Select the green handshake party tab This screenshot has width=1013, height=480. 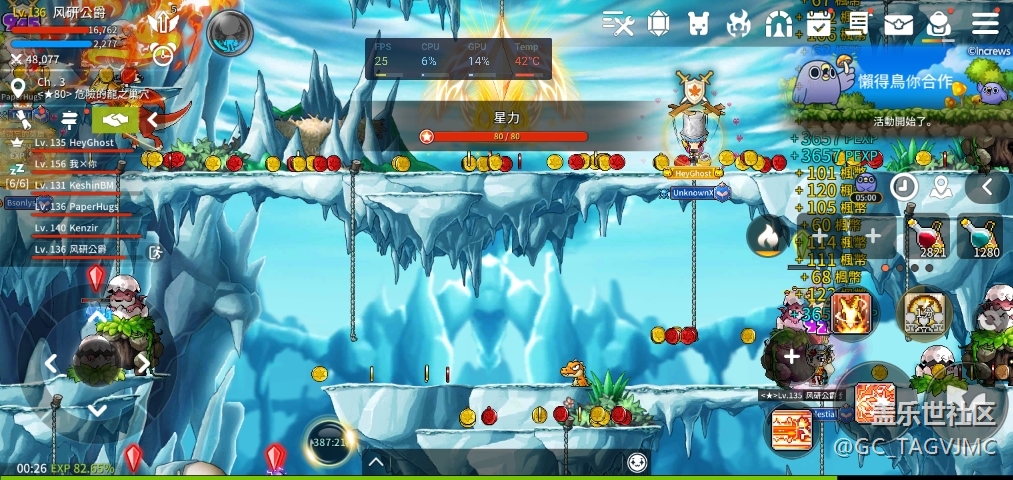click(115, 120)
